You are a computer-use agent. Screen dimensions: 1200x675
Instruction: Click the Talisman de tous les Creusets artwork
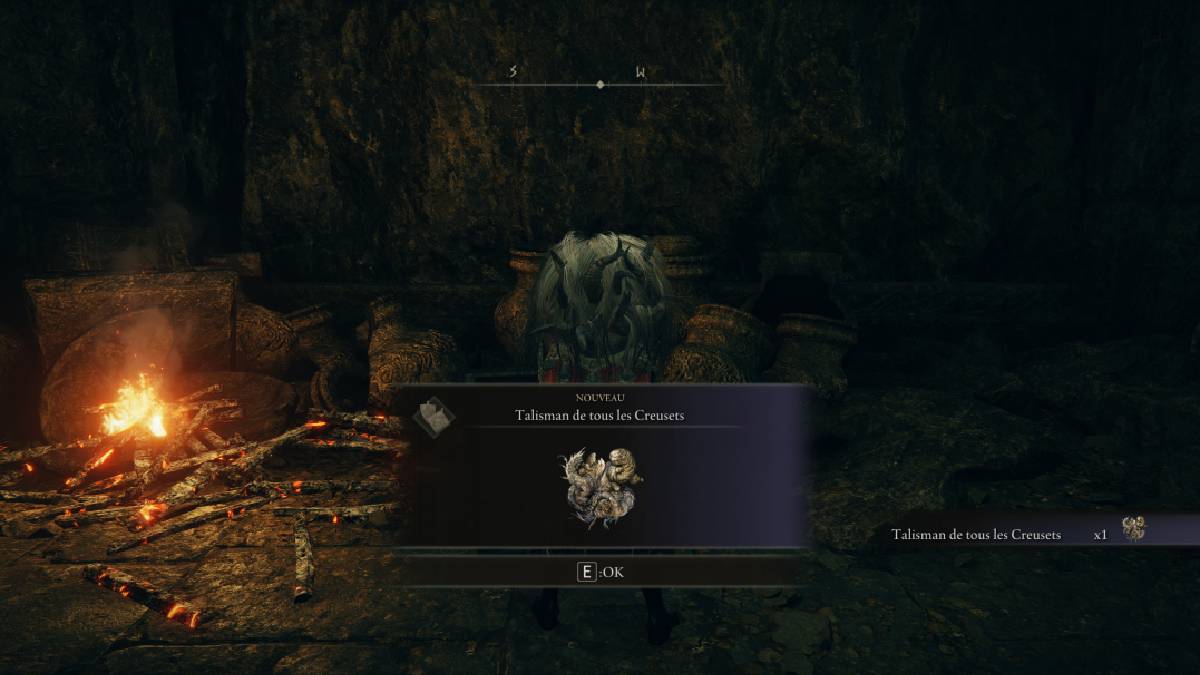[601, 487]
